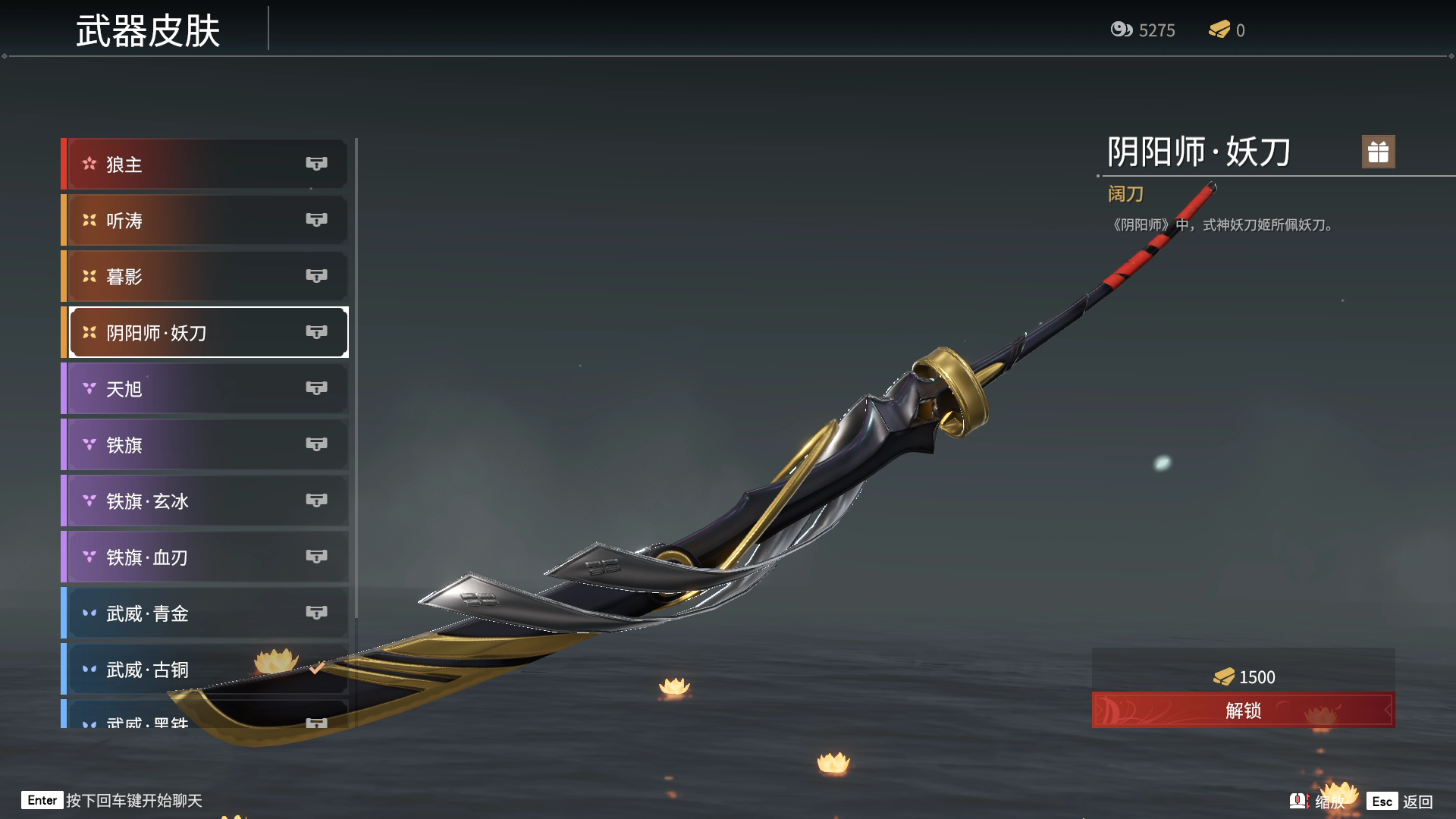Select the 狼主 weapon skin
The image size is (1456, 819).
coord(205,164)
